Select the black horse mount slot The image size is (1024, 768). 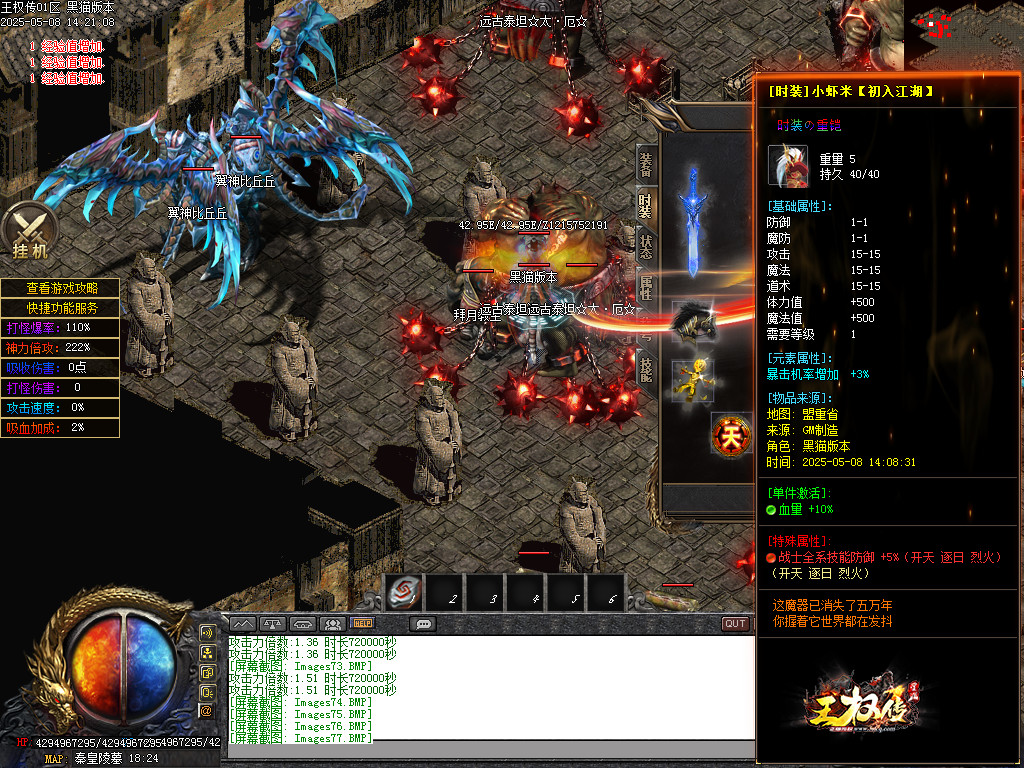coord(692,322)
